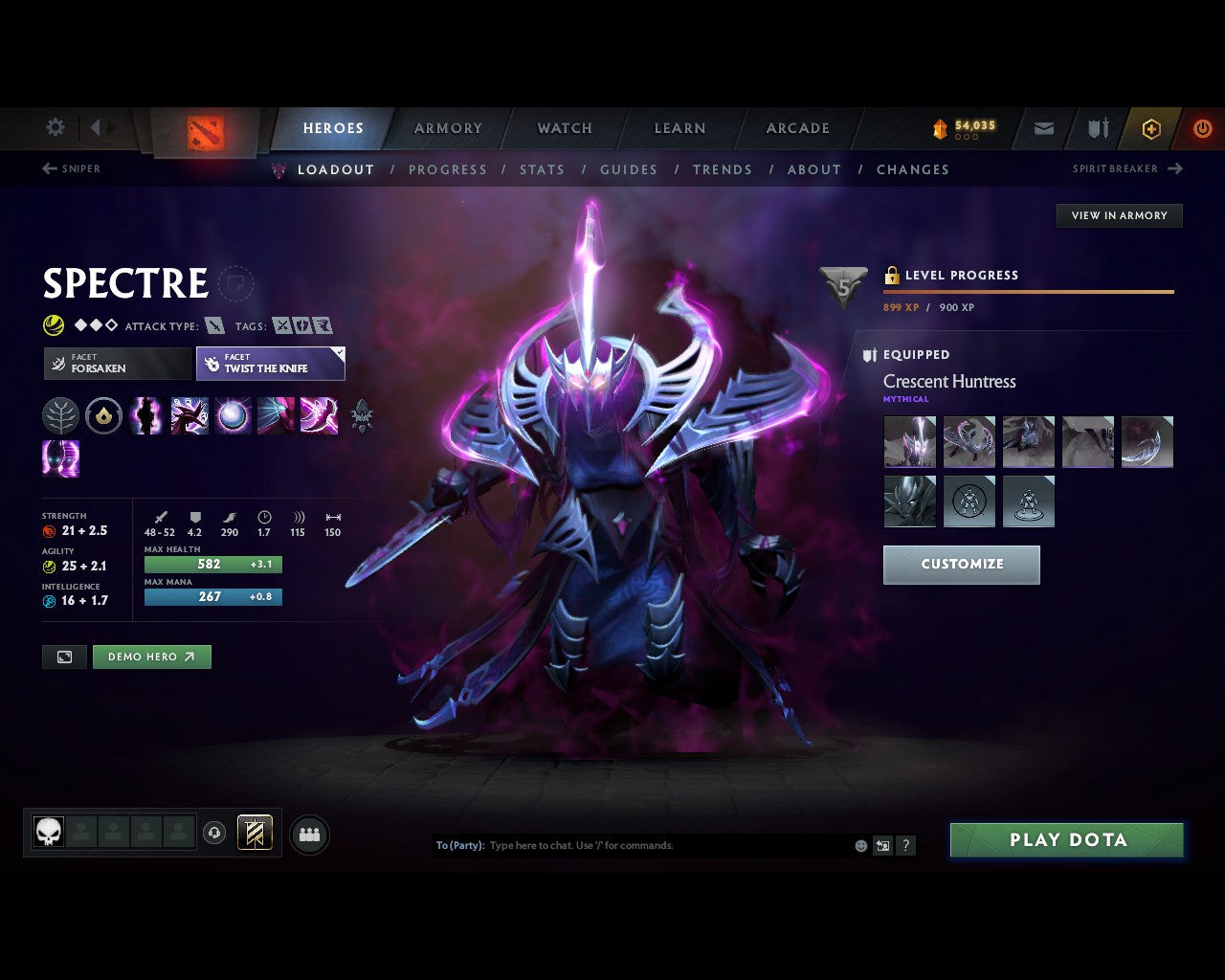The image size is (1225, 980).
Task: Switch to the Stats tab
Action: click(542, 169)
